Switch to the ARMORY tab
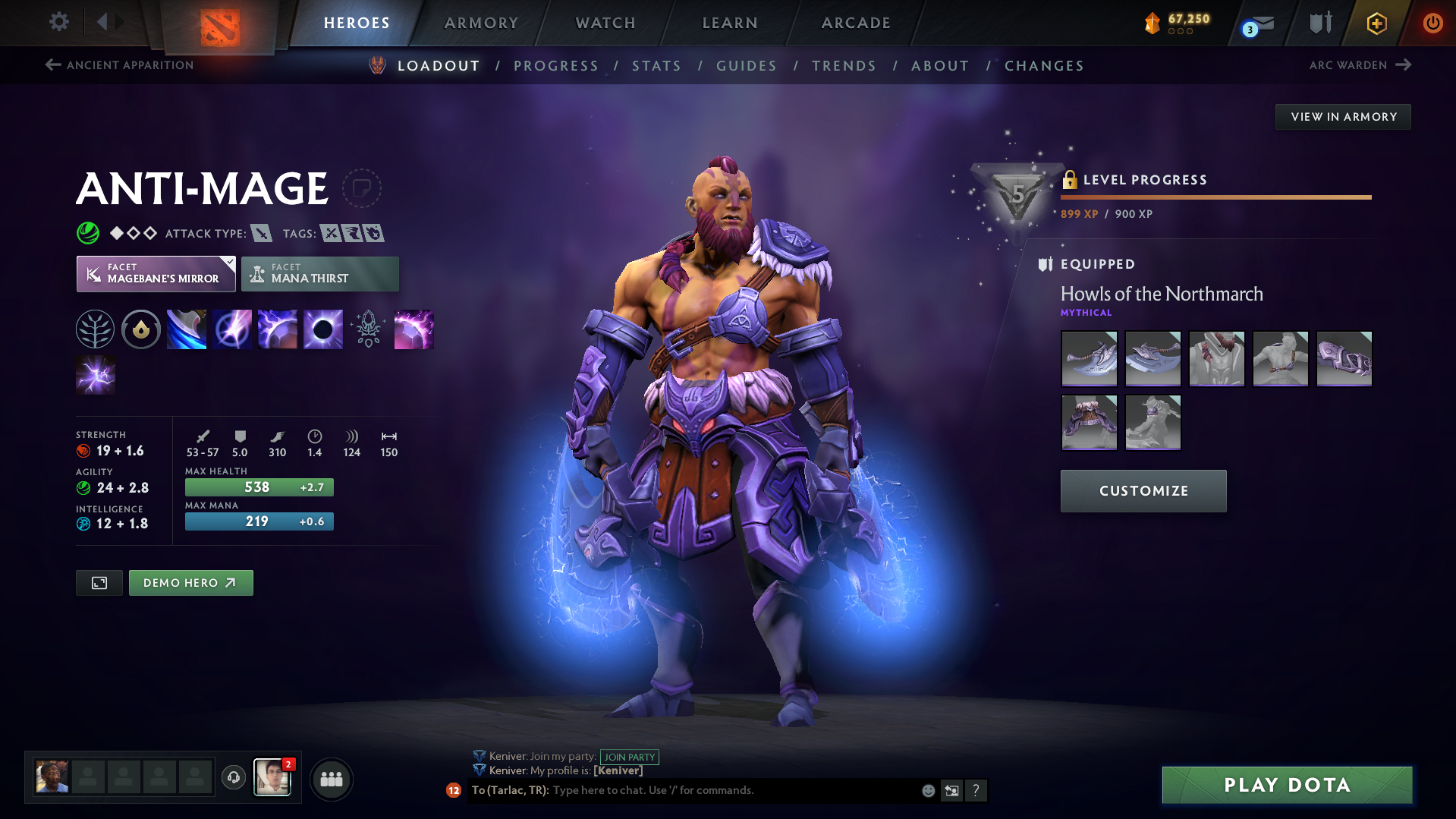 tap(481, 22)
